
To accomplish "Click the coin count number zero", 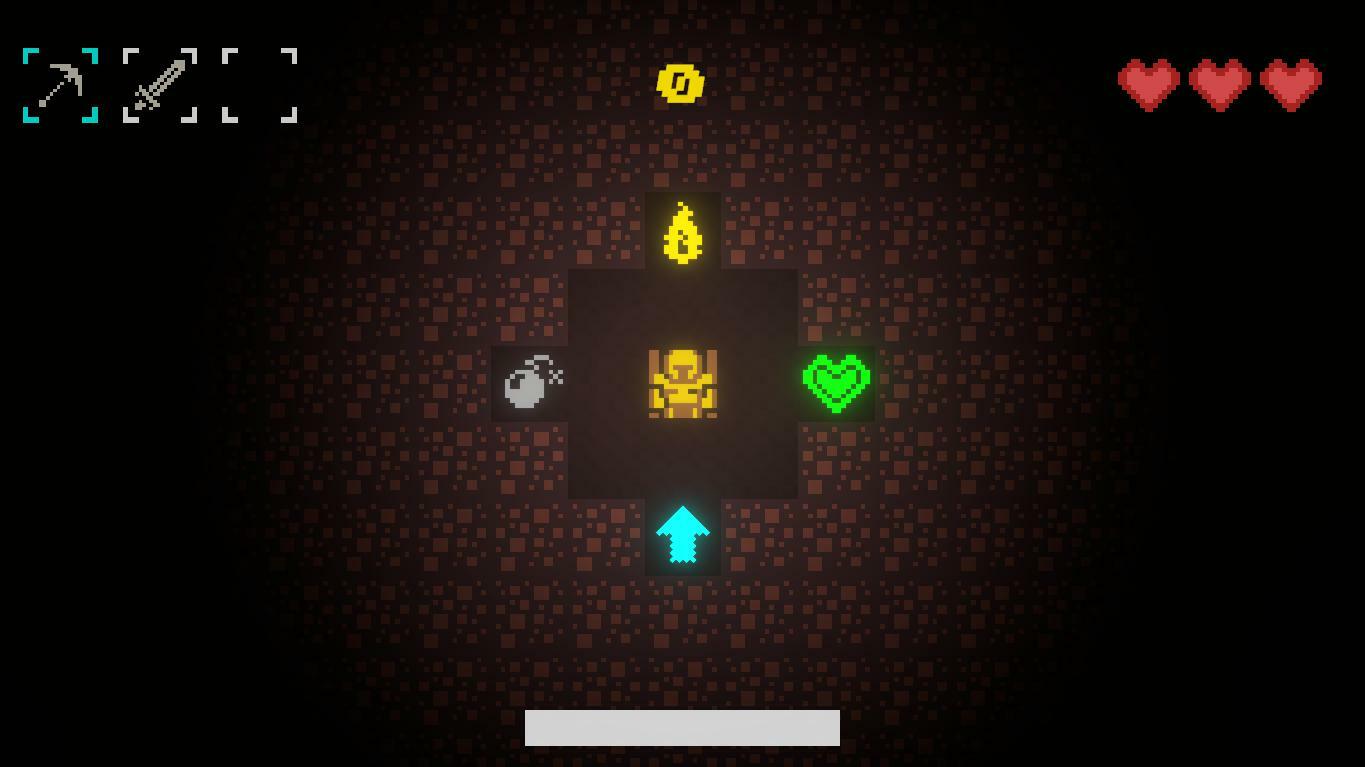I will (681, 84).
